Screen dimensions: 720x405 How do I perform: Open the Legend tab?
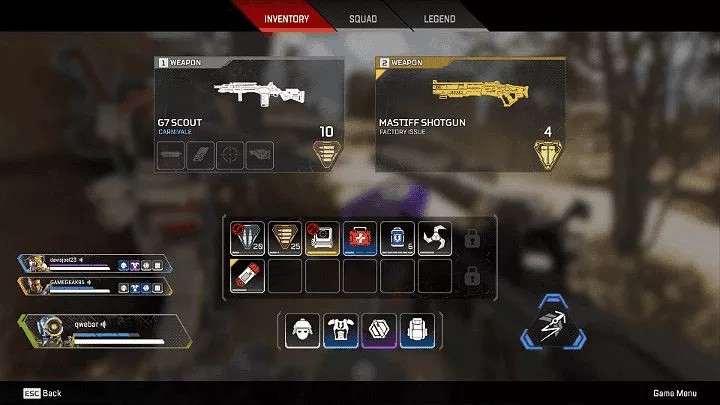(439, 19)
